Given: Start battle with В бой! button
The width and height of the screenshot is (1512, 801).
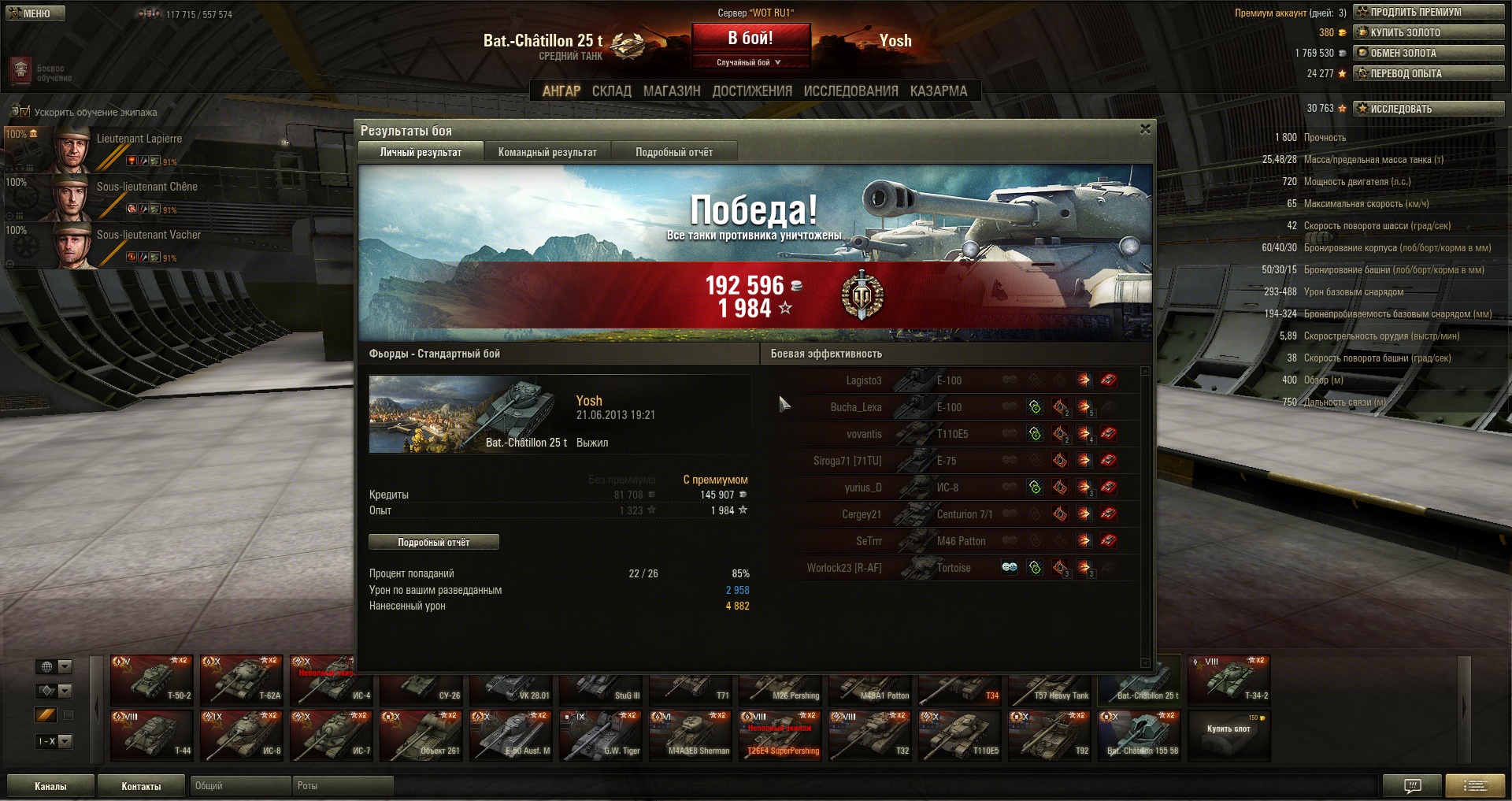Looking at the screenshot, I should coord(750,38).
